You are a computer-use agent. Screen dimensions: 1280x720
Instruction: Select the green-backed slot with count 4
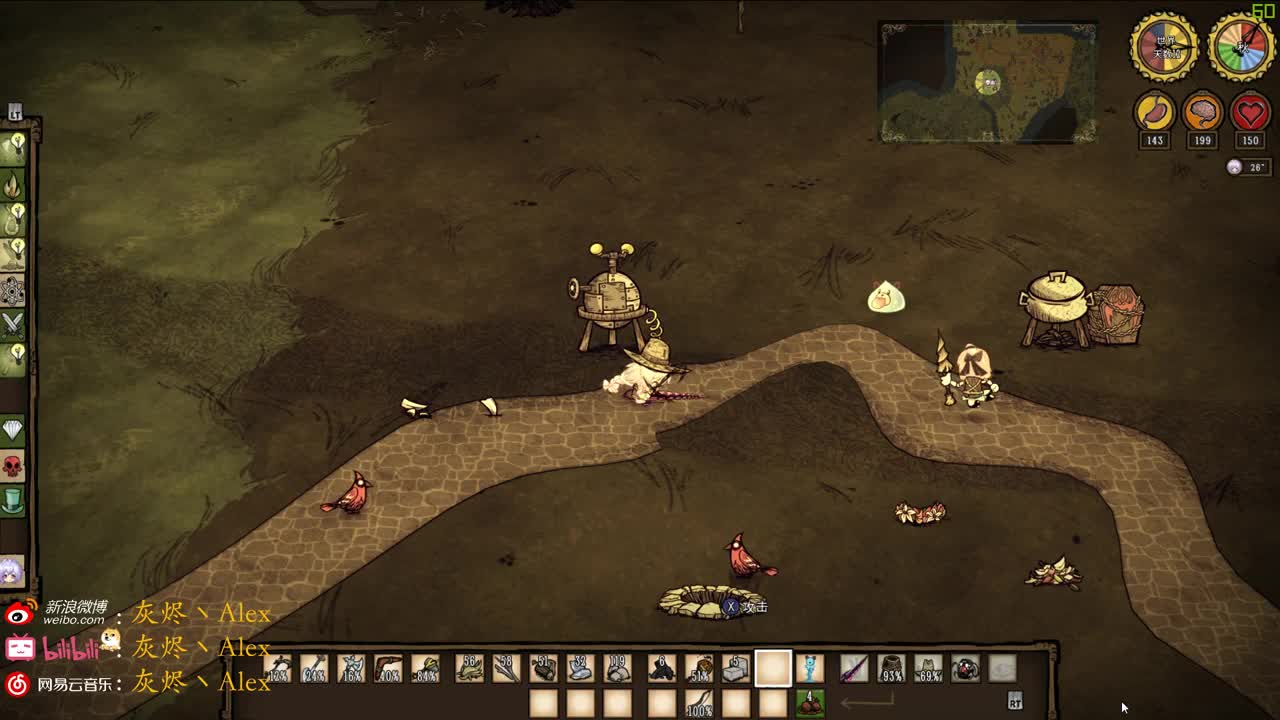coord(809,703)
